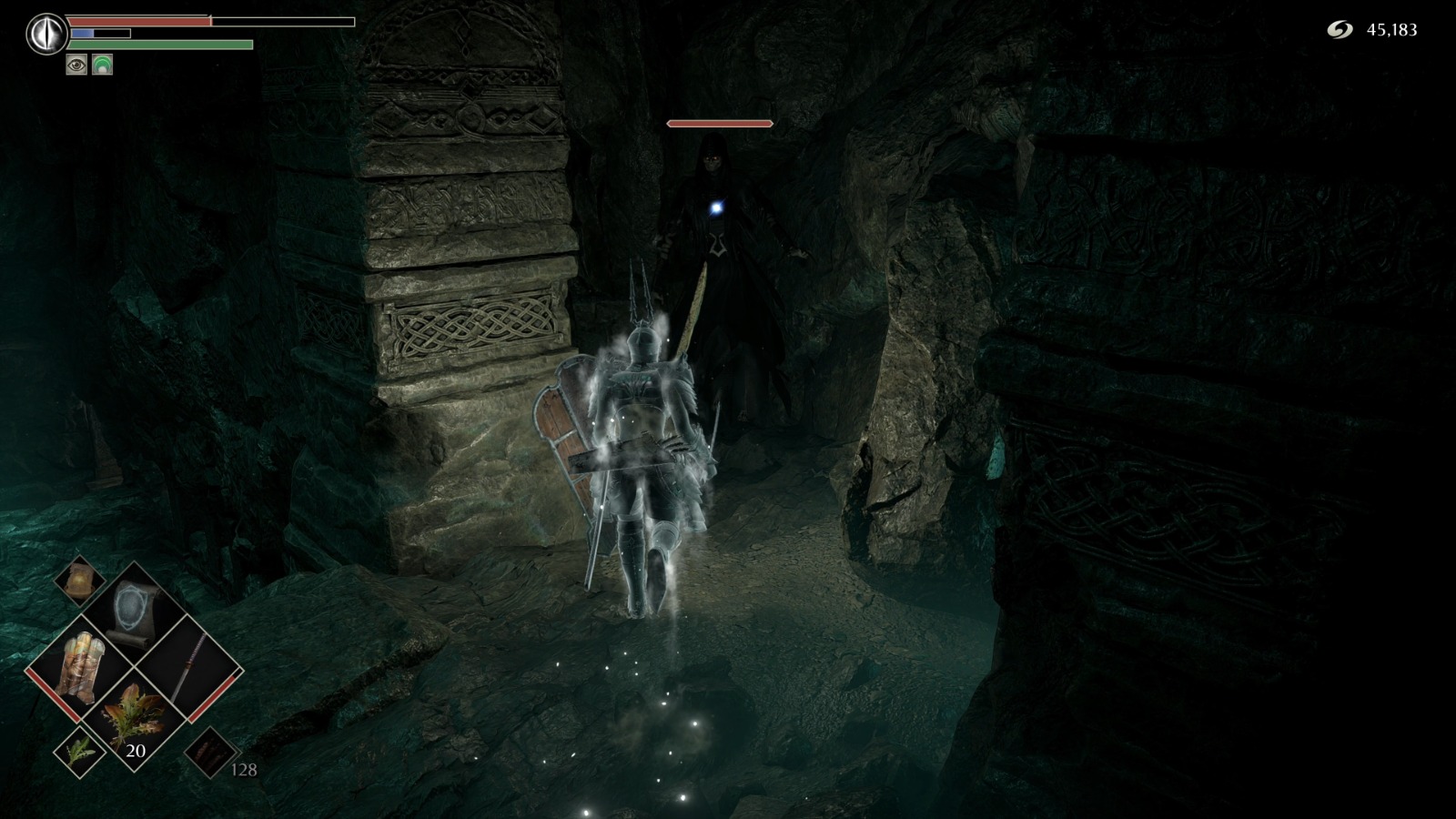1456x819 pixels.
Task: Select the lantern item slot icon
Action: coord(78,581)
